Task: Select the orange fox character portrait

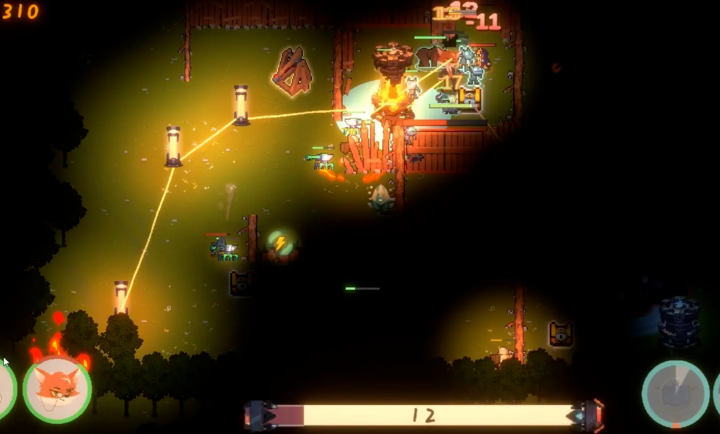Action: tap(57, 389)
